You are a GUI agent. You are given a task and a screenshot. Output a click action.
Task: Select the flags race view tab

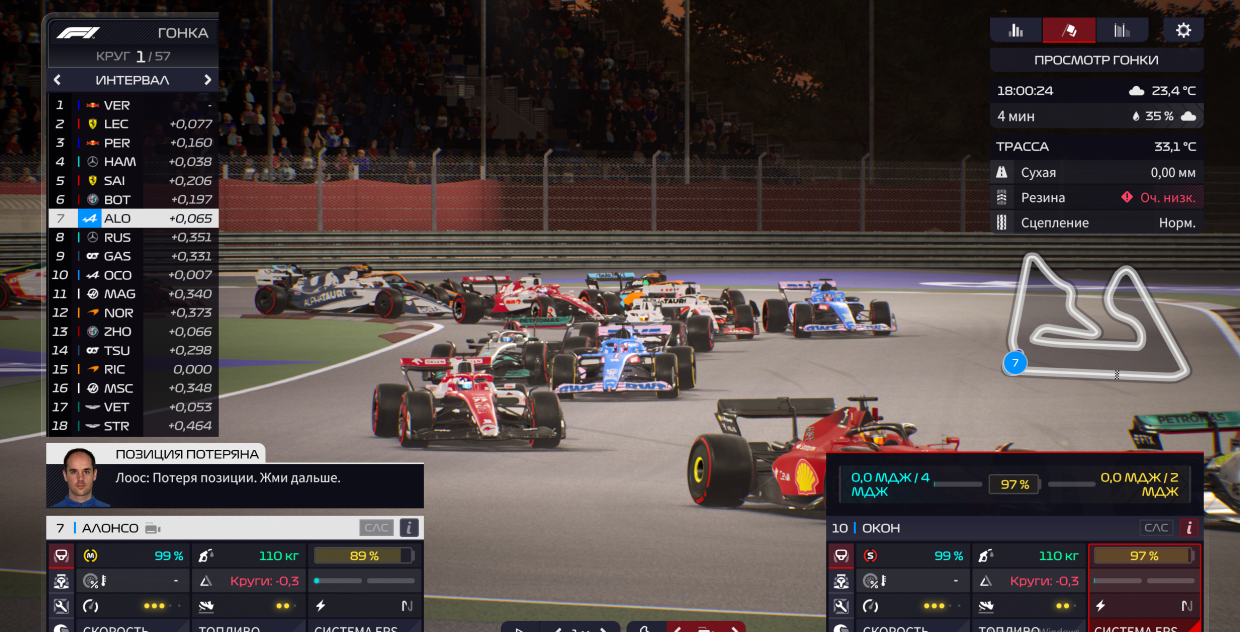[x=1069, y=30]
